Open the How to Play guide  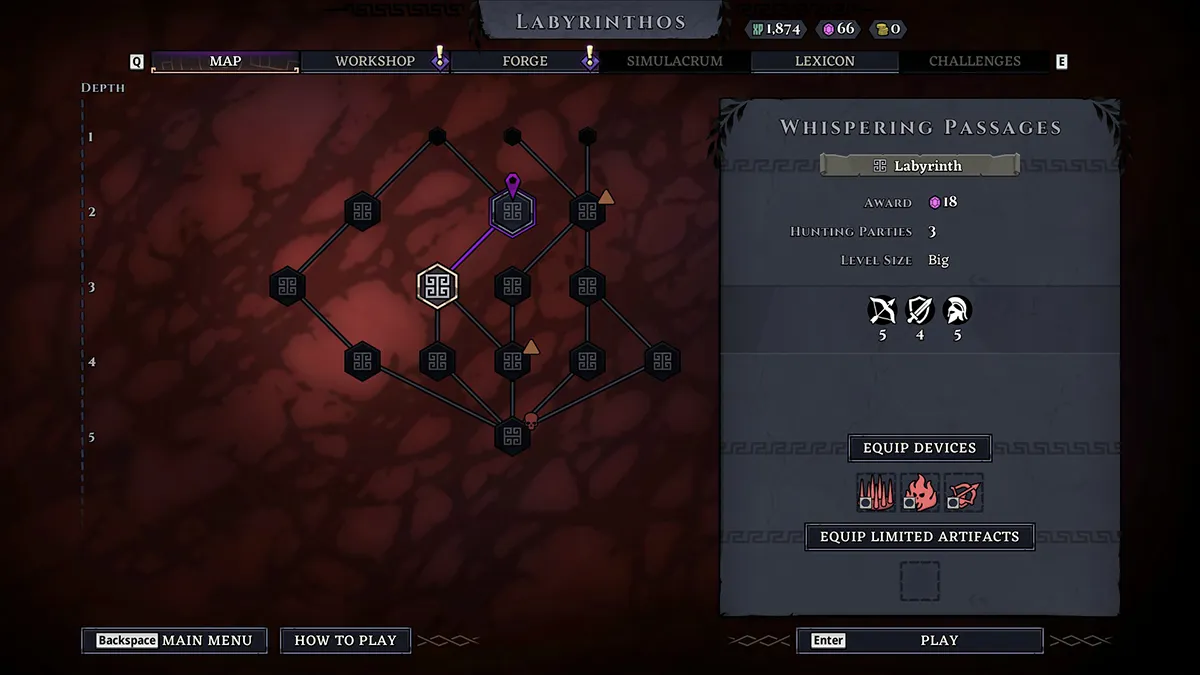coord(345,640)
